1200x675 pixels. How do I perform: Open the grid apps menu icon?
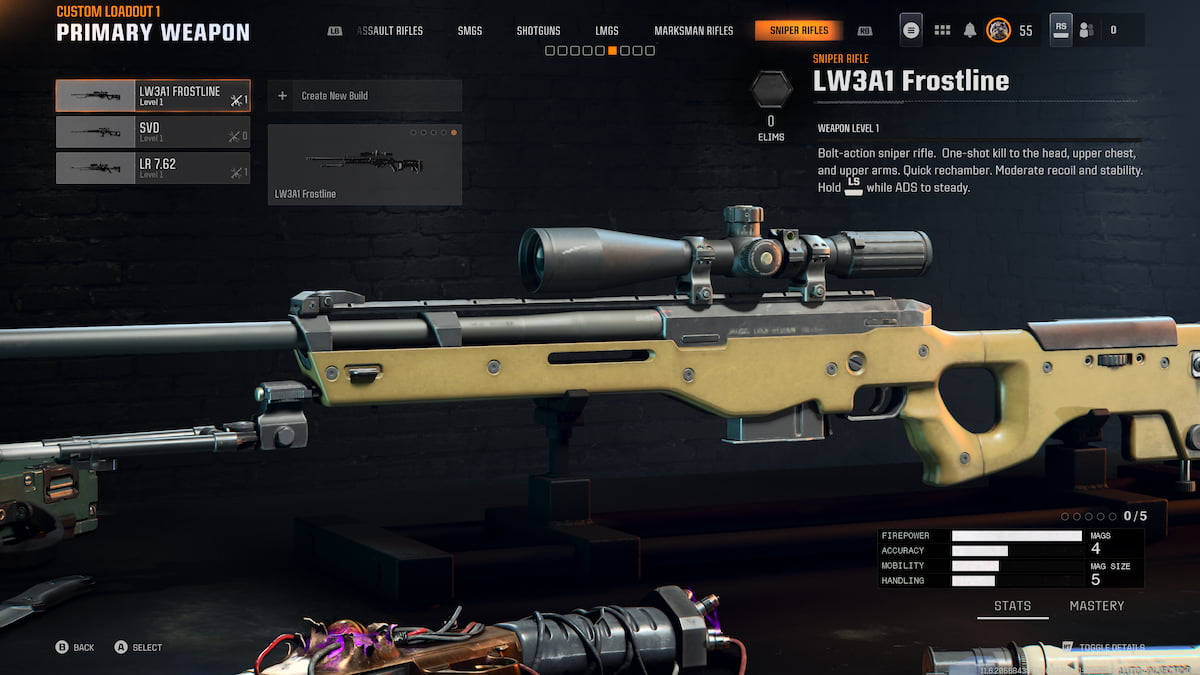coord(942,30)
